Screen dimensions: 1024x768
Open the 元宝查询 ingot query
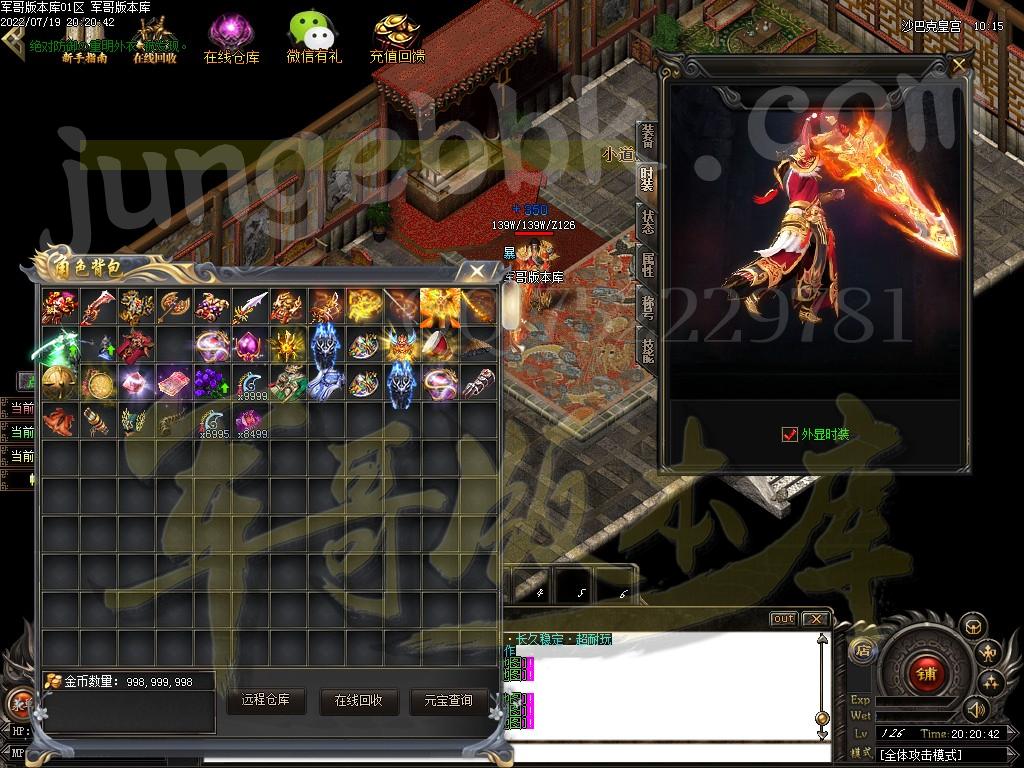448,701
